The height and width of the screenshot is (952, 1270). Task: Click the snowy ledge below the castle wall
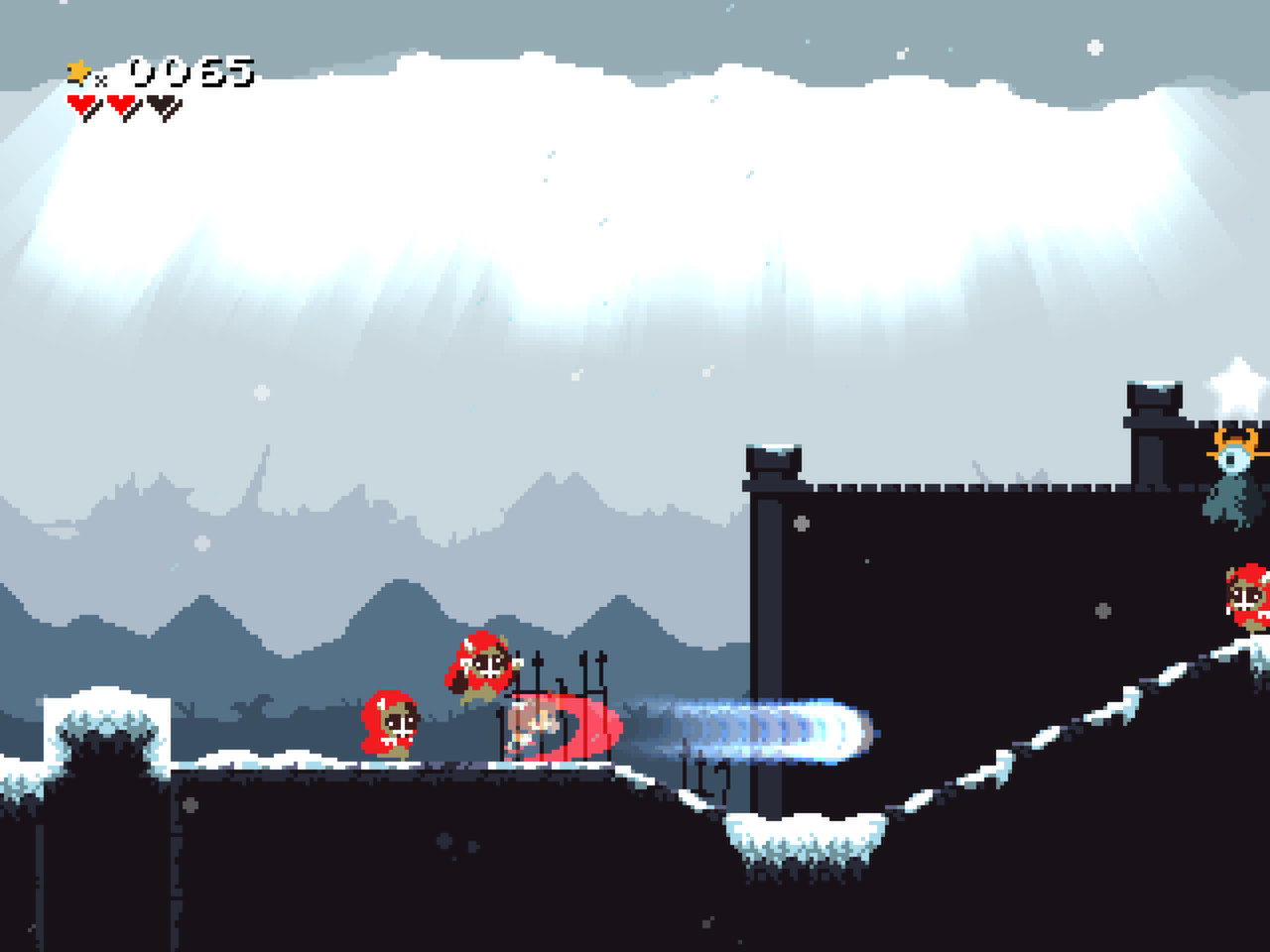(804, 833)
